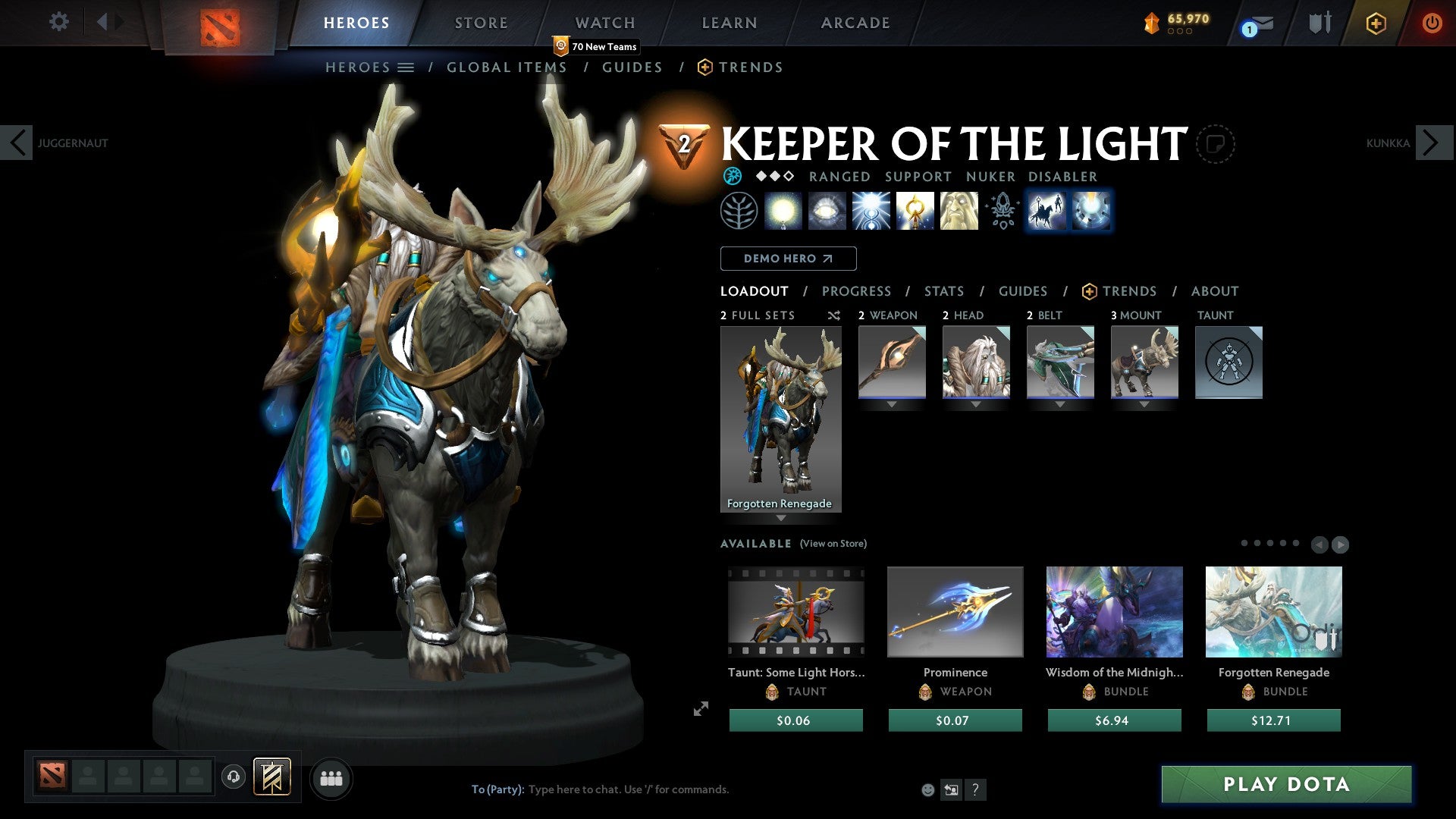Screen dimensions: 1456x819
Task: Open the Watch menu in the top bar
Action: (604, 23)
